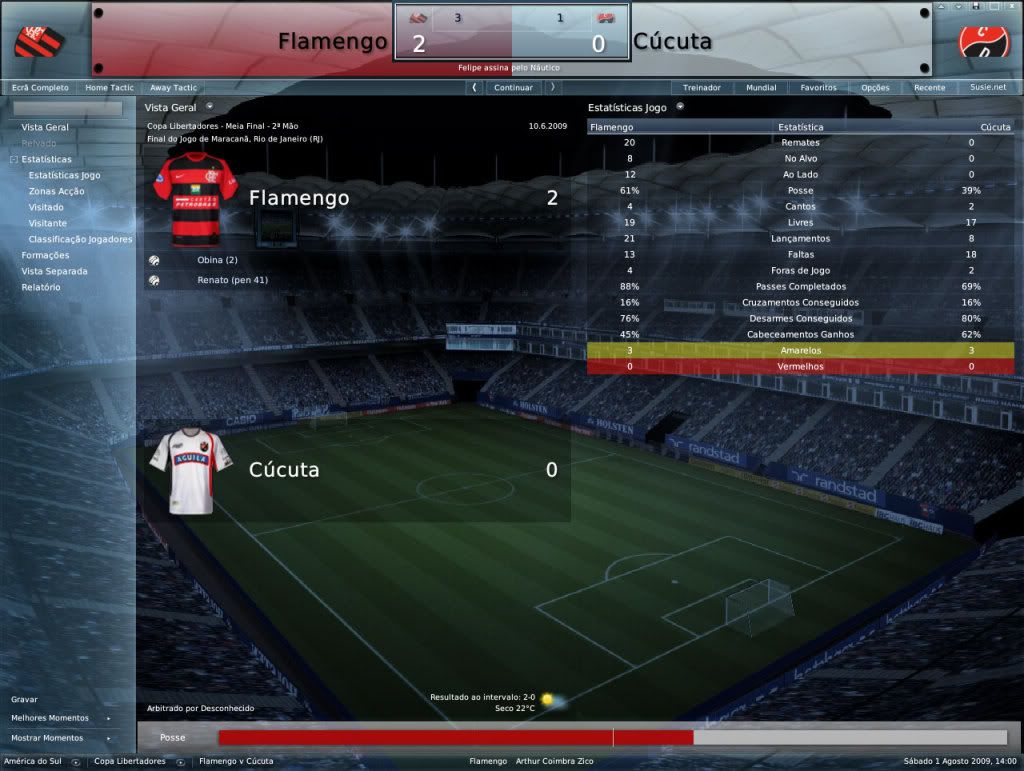Show the Favoritos menu
Viewport: 1024px width, 771px height.
coord(818,88)
